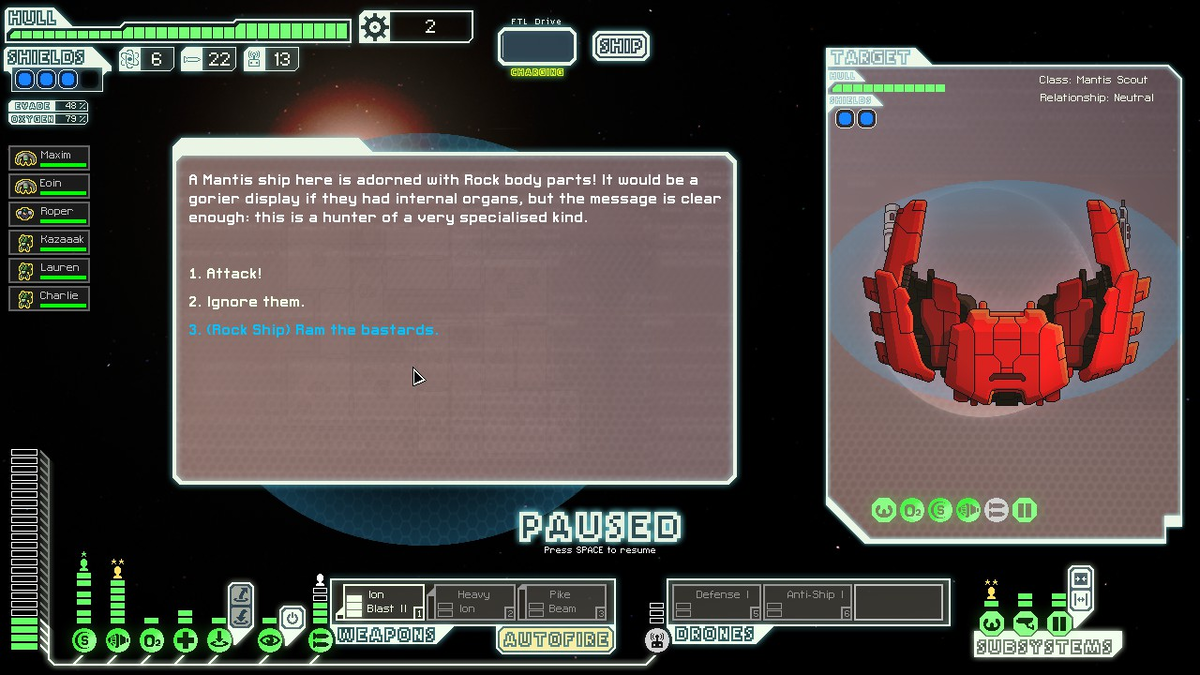Click the cloaking power button
The width and height of the screenshot is (1200, 675).
(x=291, y=618)
